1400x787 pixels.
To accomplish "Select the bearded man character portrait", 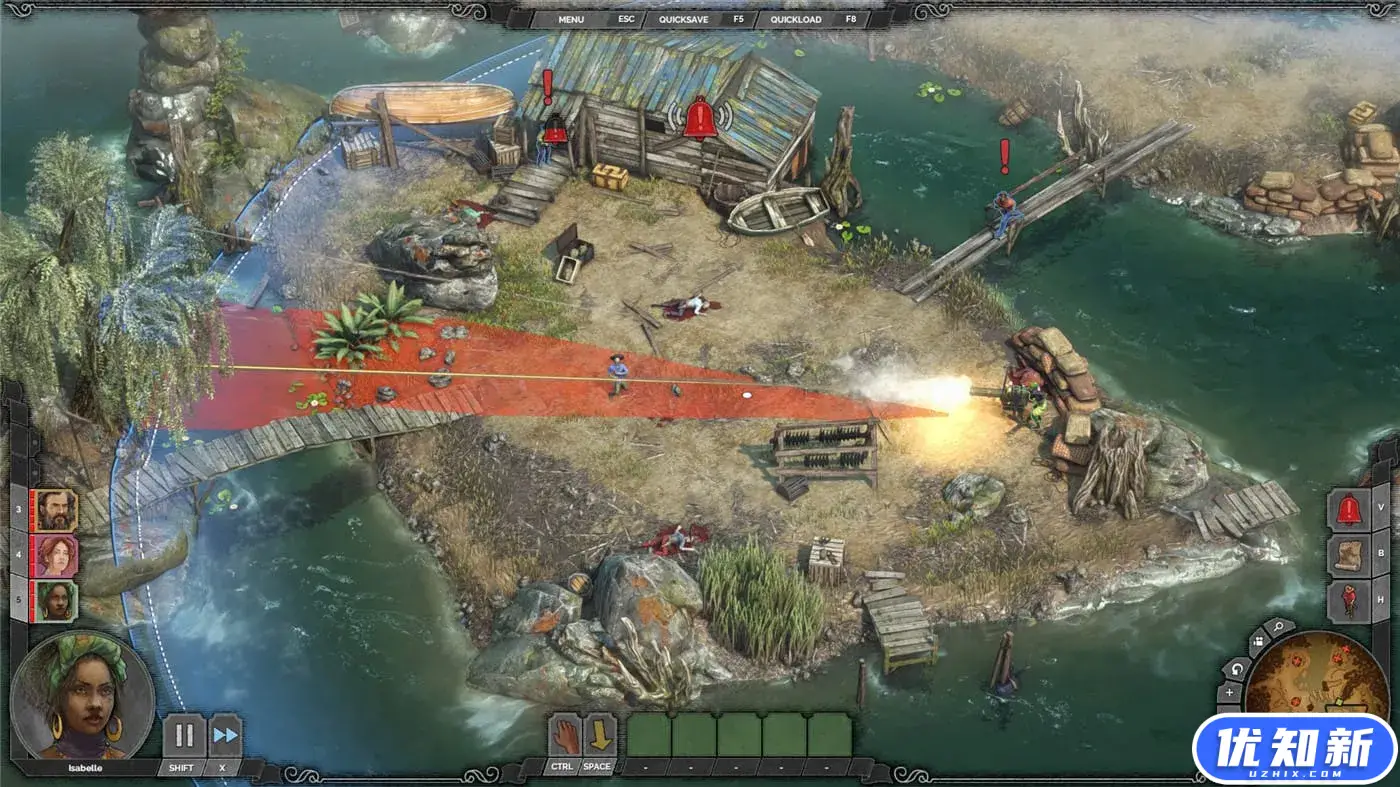I will pos(56,510).
